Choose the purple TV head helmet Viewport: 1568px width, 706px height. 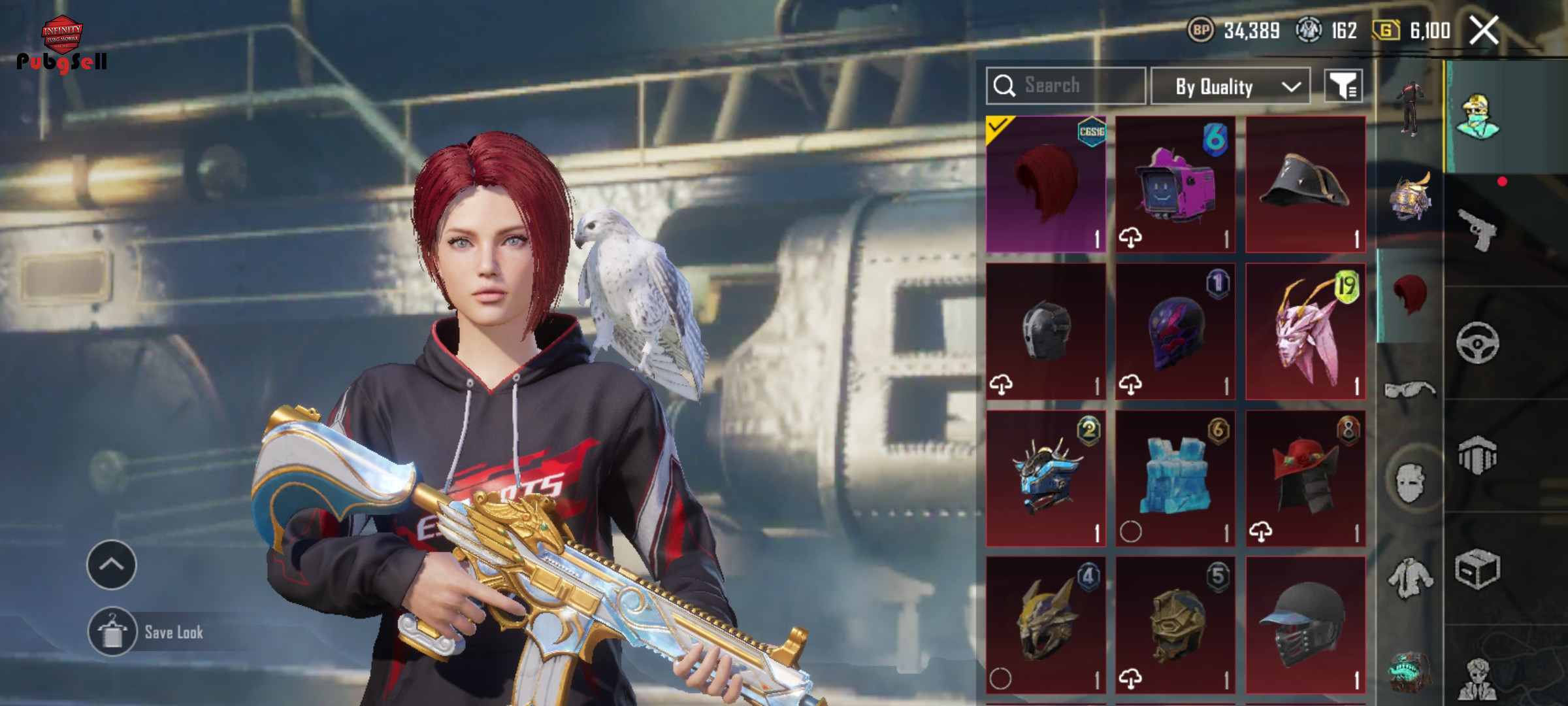[x=1175, y=184]
